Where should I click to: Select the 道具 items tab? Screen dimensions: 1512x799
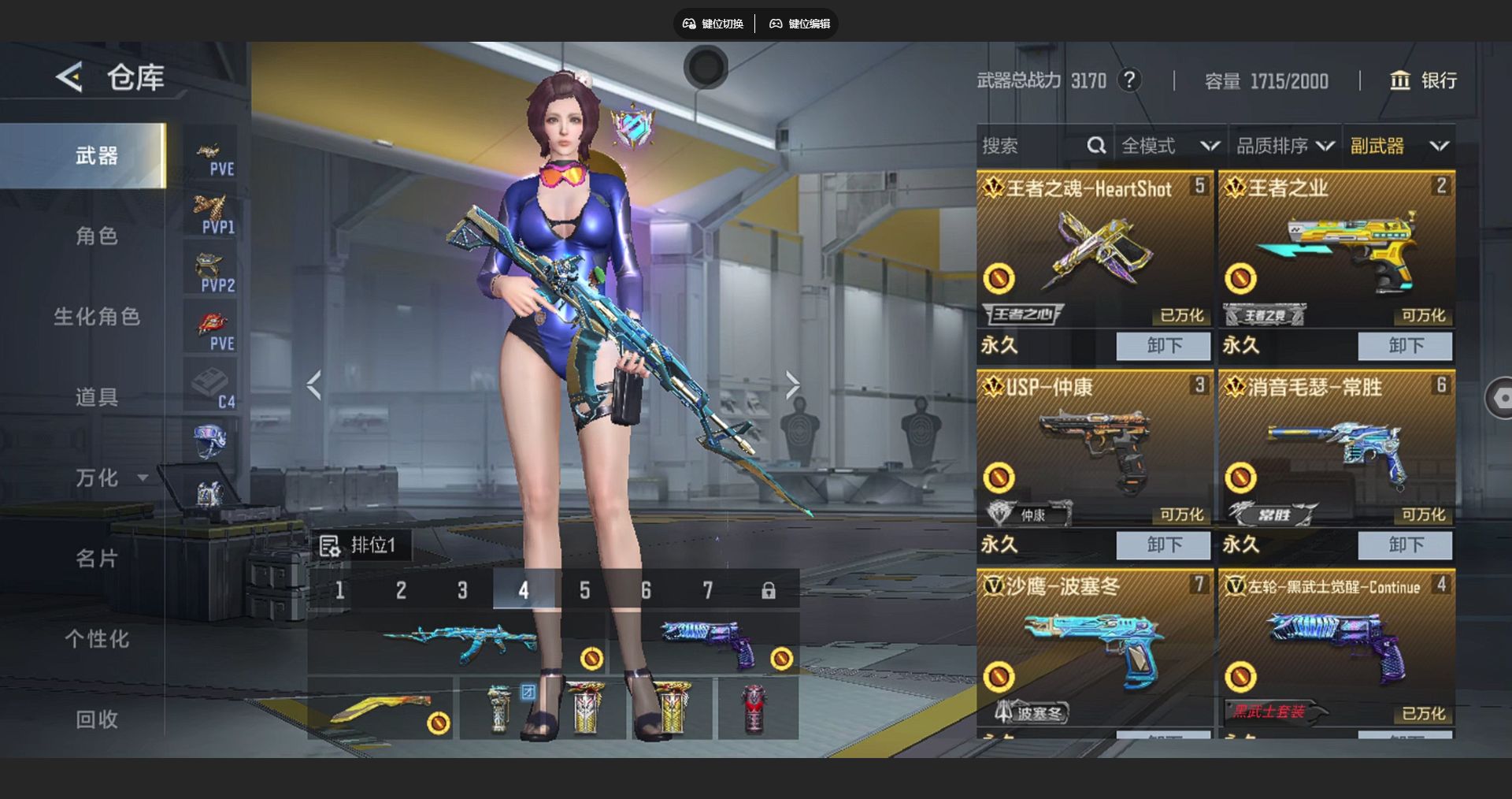96,397
